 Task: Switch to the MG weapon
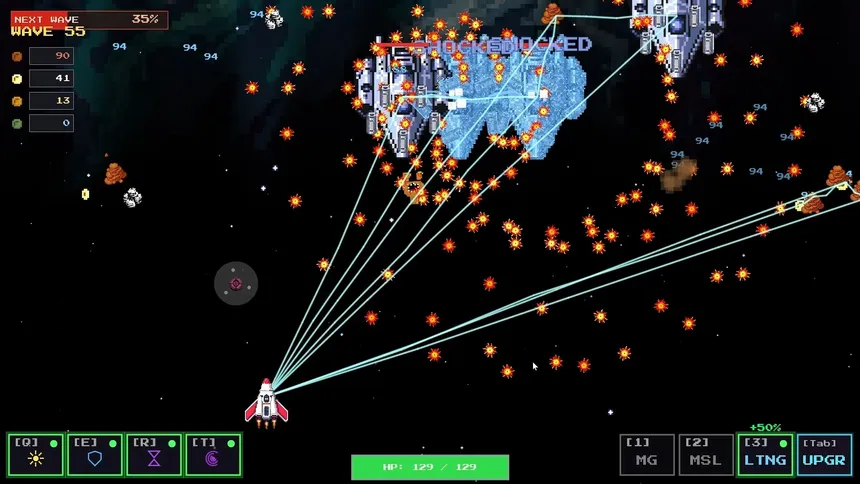click(x=647, y=455)
